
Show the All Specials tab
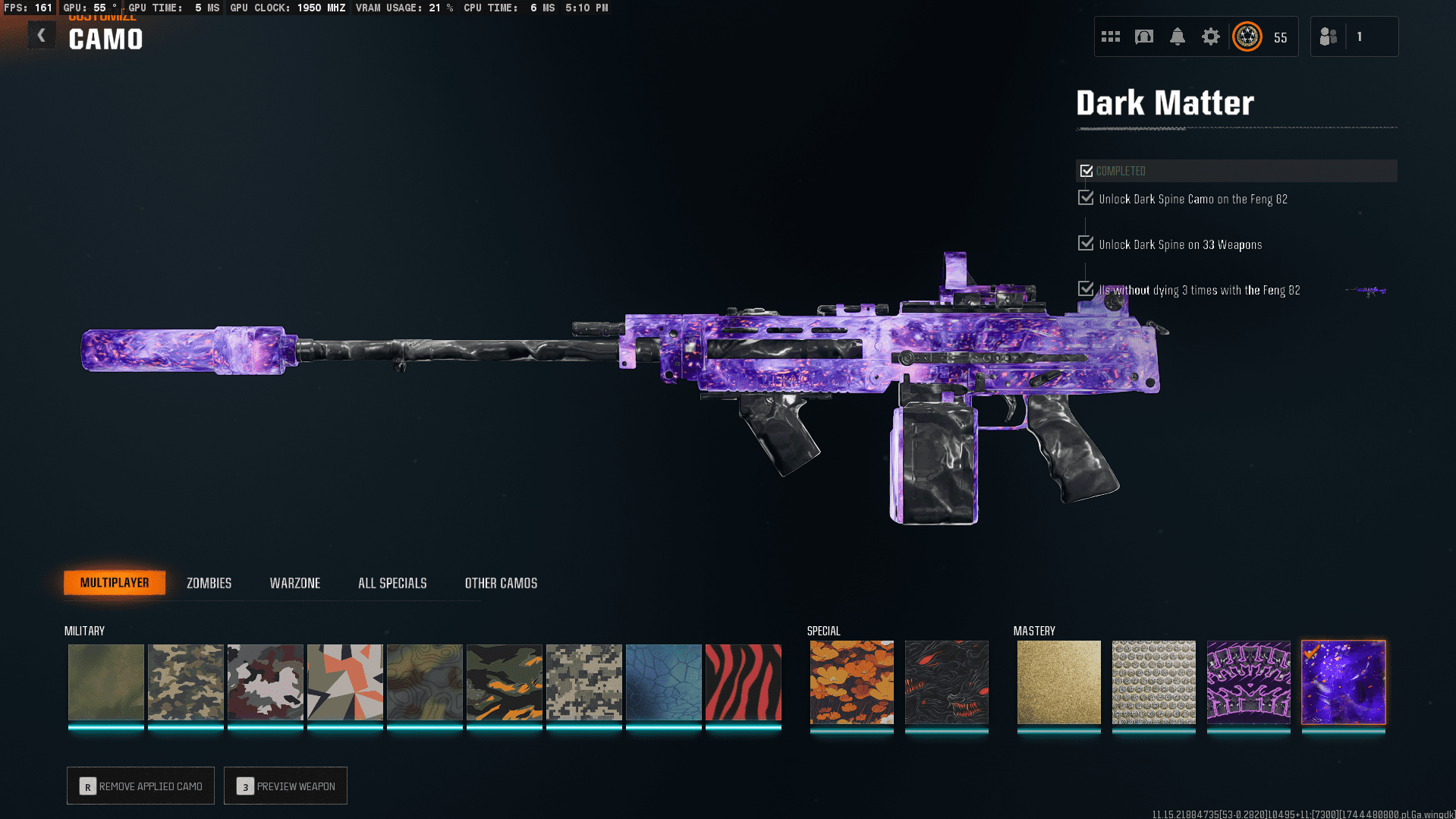392,583
